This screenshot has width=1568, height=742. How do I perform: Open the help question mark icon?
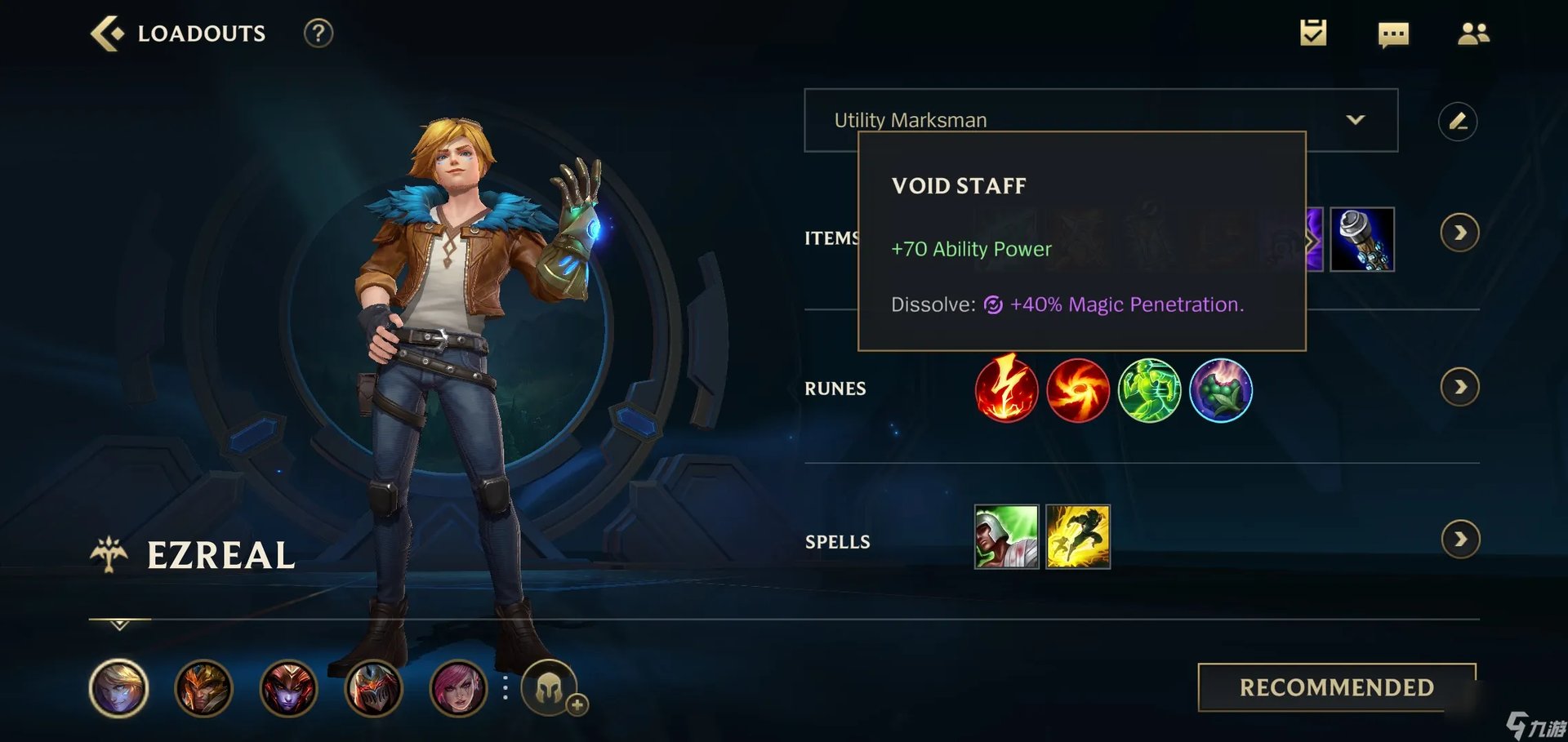(318, 33)
